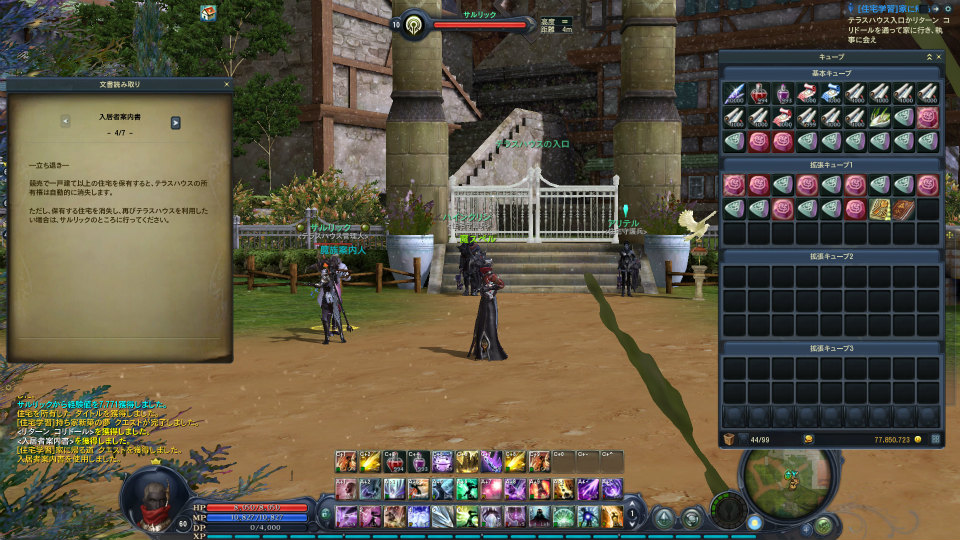960x540 pixels.
Task: Select the red heart potion slot
Action: point(759,94)
